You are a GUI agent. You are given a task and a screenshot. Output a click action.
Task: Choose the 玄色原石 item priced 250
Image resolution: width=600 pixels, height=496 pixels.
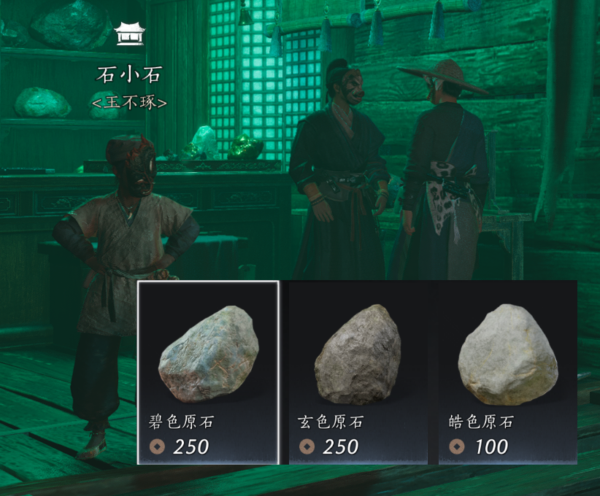pyautogui.click(x=358, y=372)
